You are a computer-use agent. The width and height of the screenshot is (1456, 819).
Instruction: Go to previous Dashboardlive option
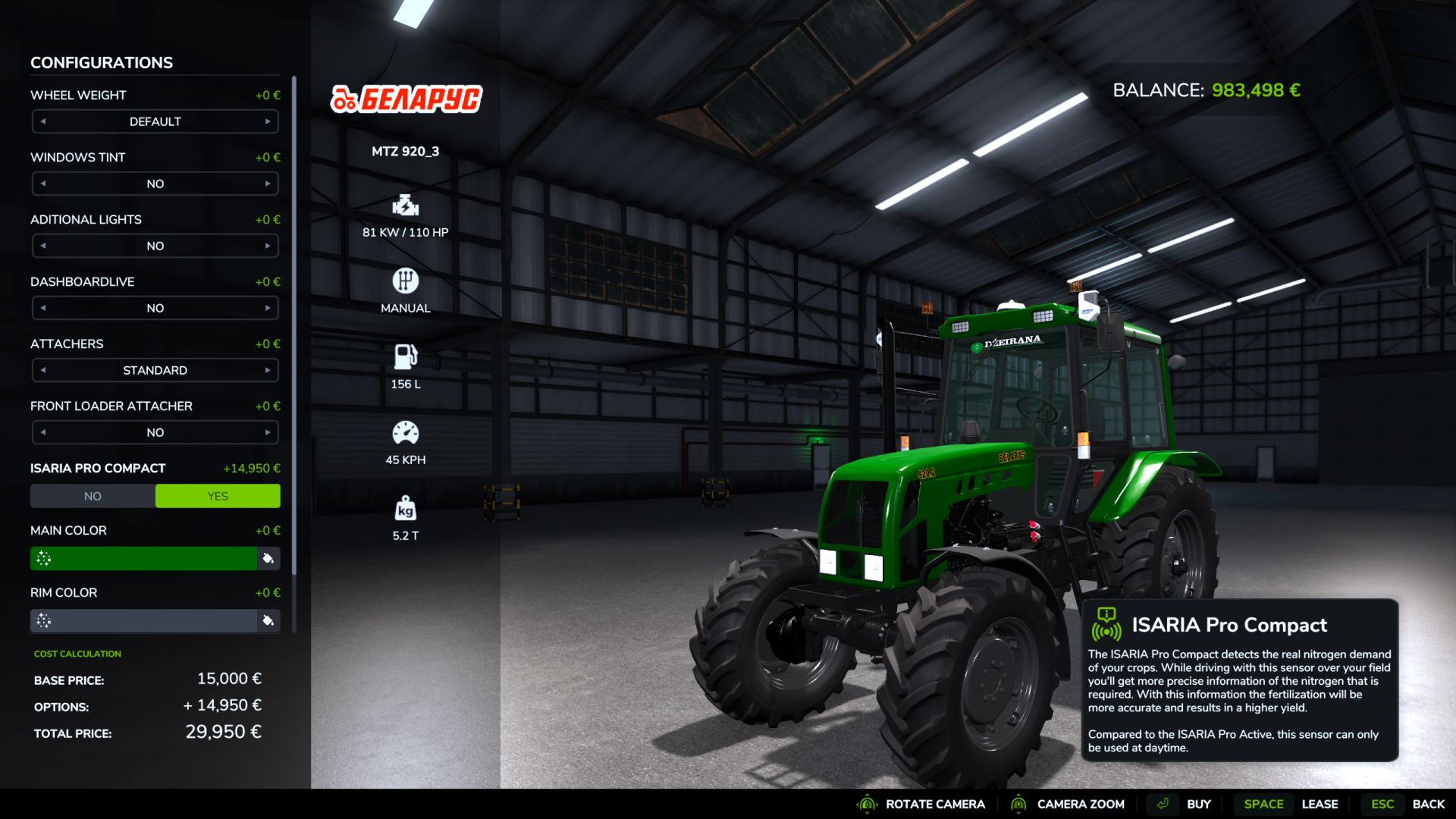click(x=43, y=308)
